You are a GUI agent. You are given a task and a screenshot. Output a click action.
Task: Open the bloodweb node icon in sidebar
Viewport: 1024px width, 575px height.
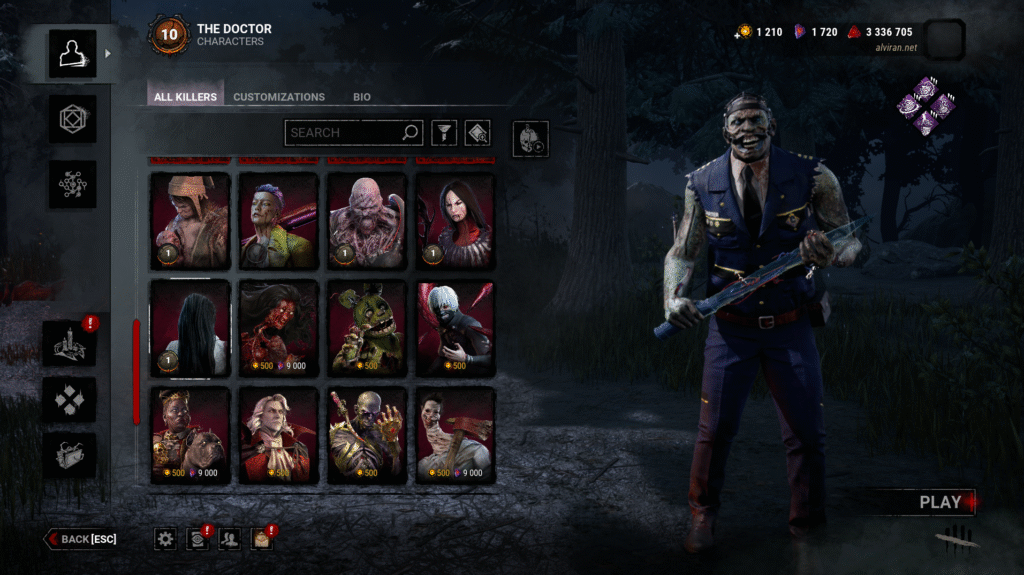pos(73,184)
